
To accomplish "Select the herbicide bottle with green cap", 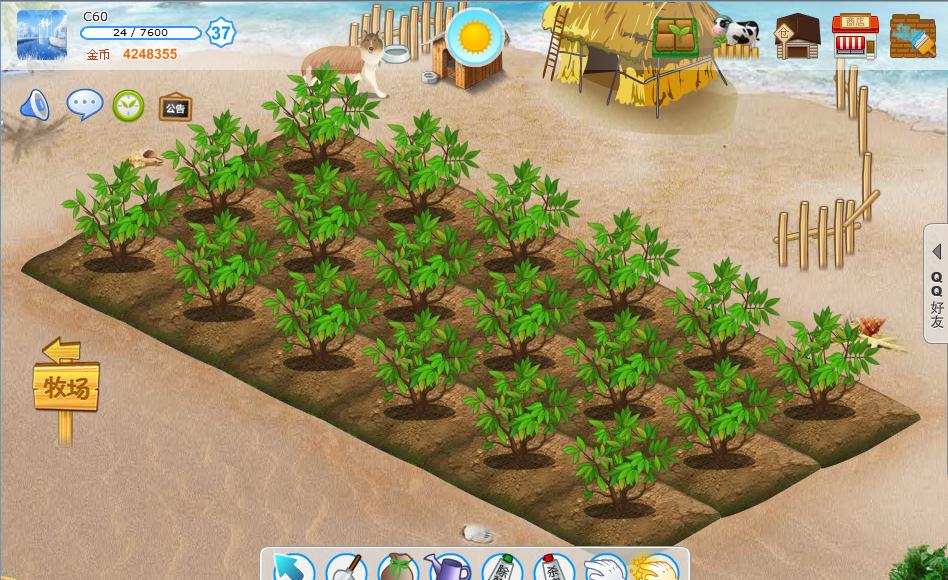I will [501, 568].
